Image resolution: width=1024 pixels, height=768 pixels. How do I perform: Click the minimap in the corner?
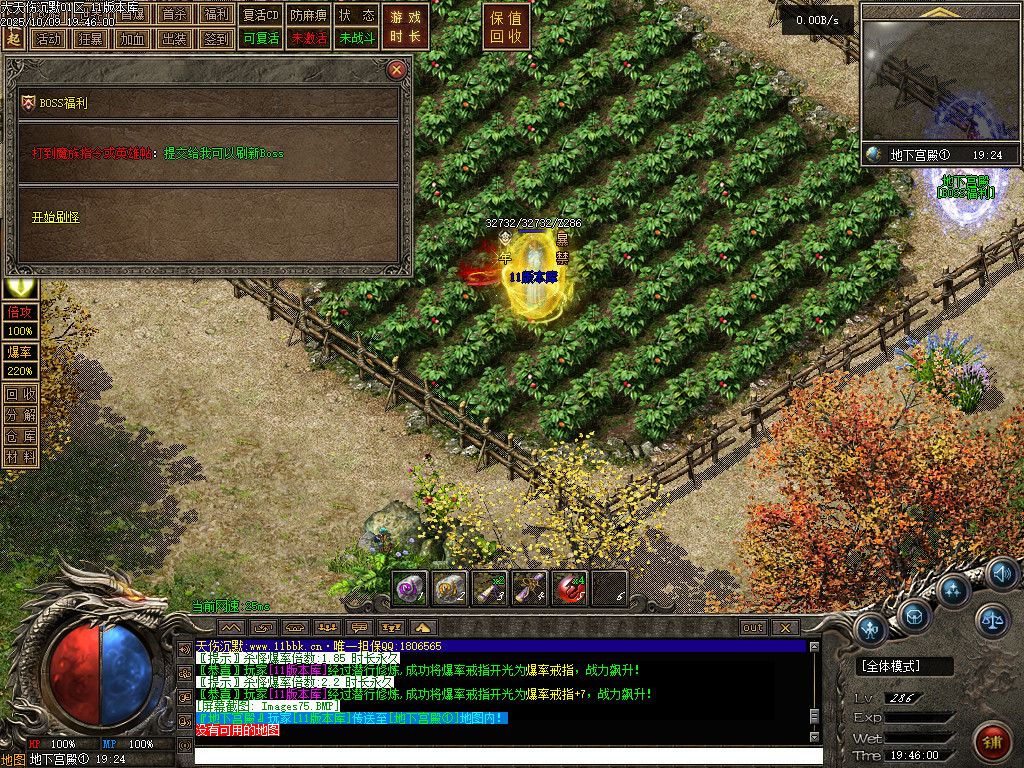point(940,82)
